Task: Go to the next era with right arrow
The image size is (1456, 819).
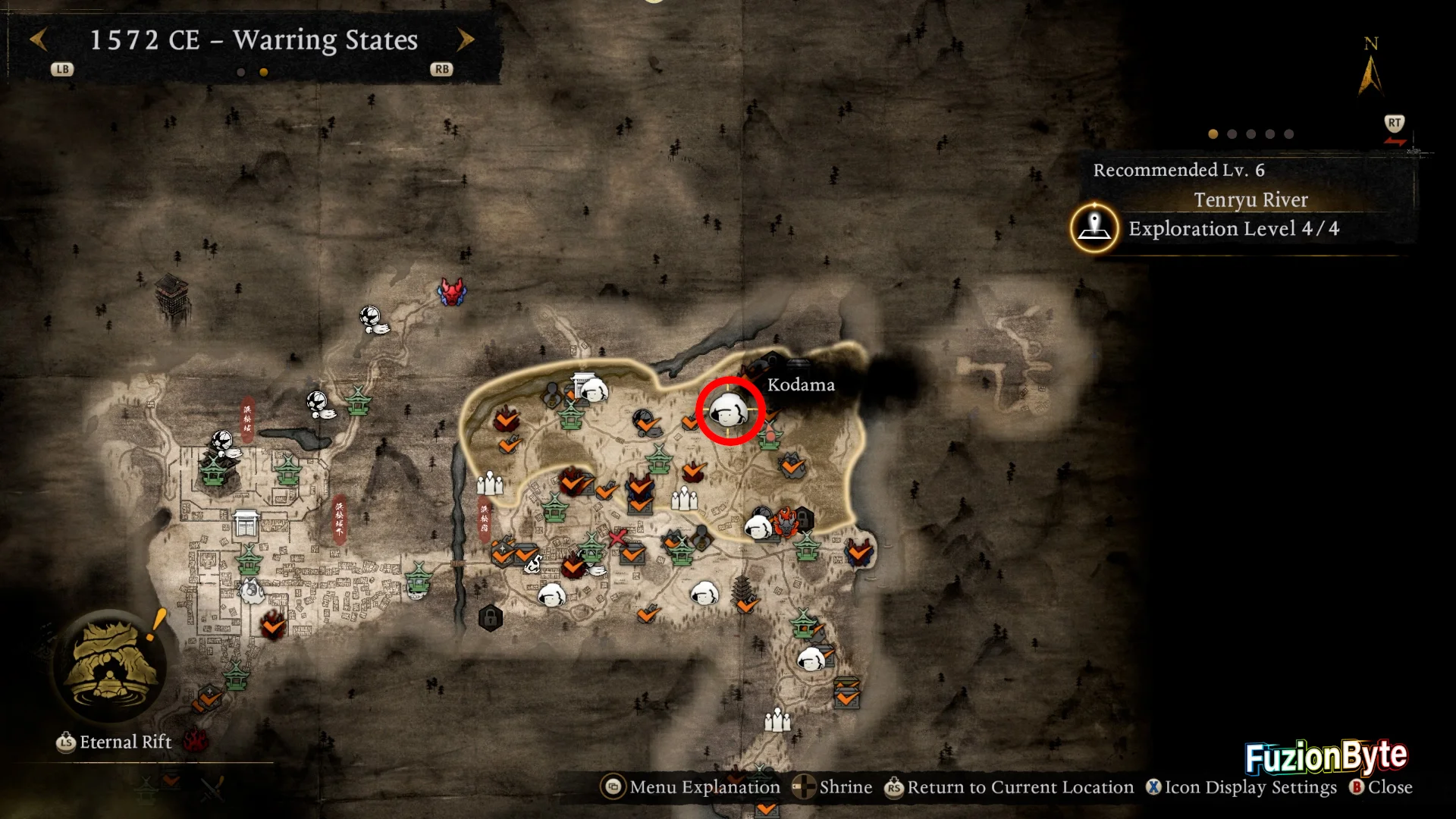Action: pyautogui.click(x=466, y=39)
